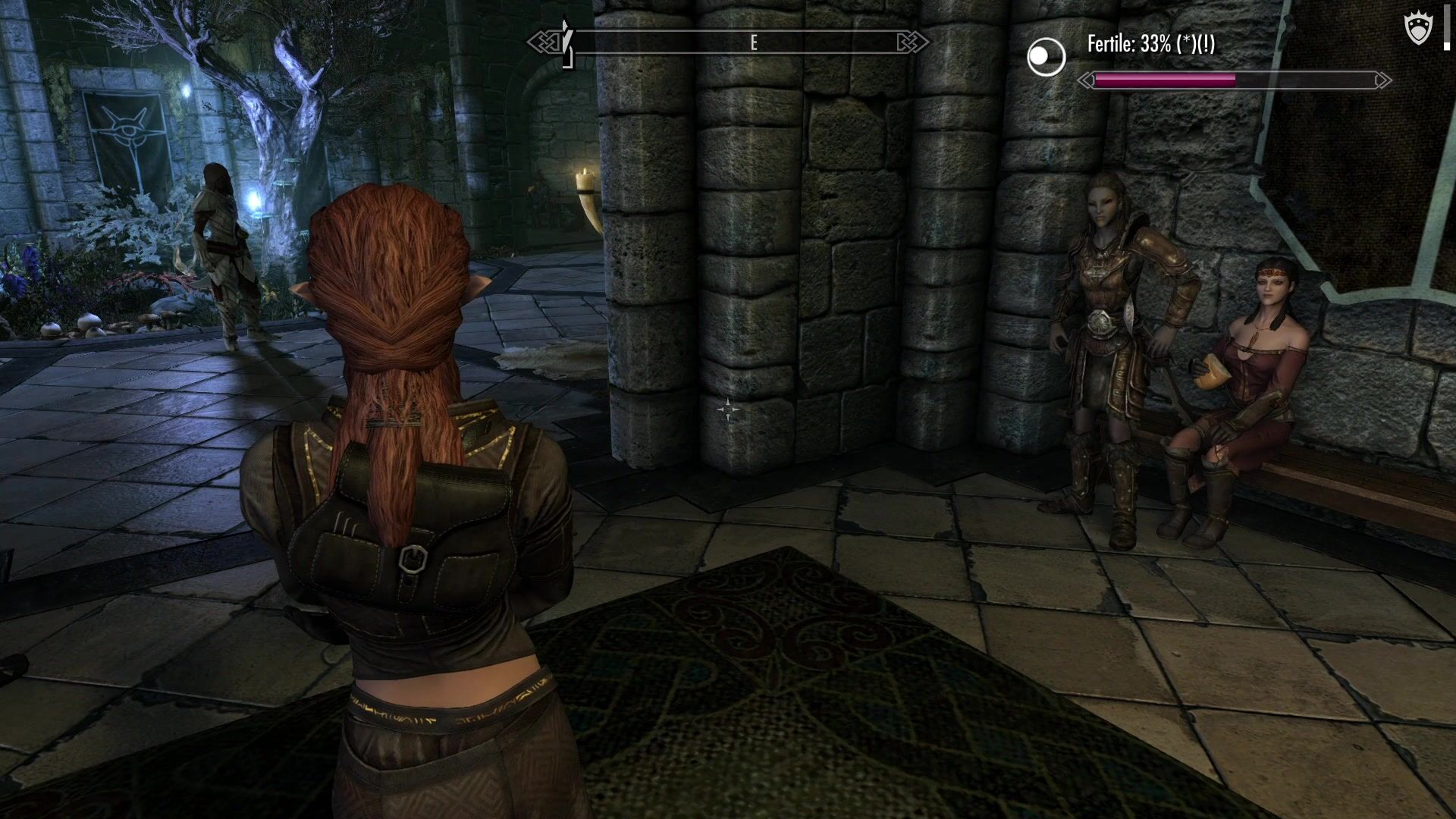Click the compass bar with the E marker
The image size is (1456, 819).
pos(728,42)
